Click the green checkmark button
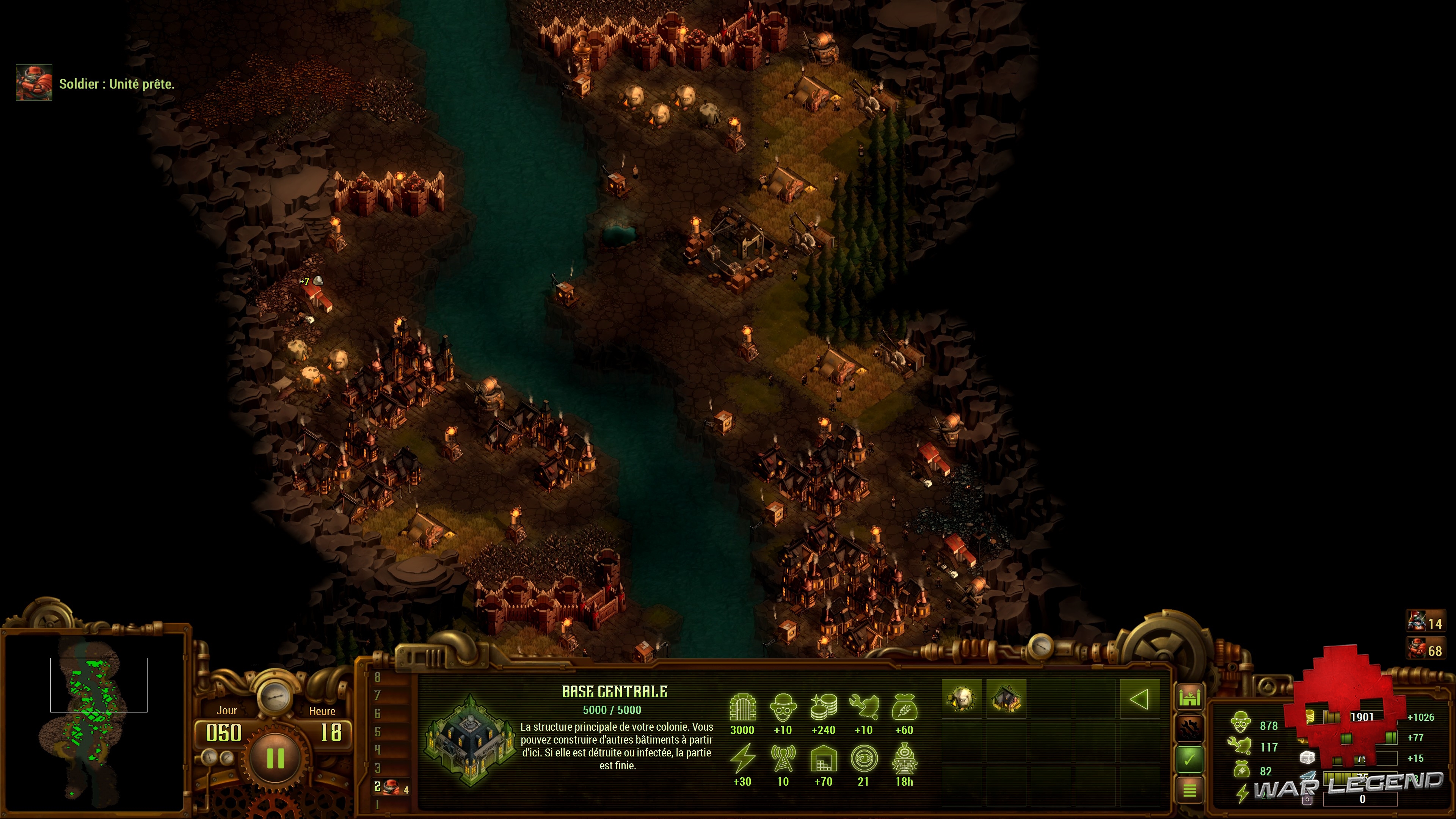Viewport: 1456px width, 819px height. point(1189,759)
